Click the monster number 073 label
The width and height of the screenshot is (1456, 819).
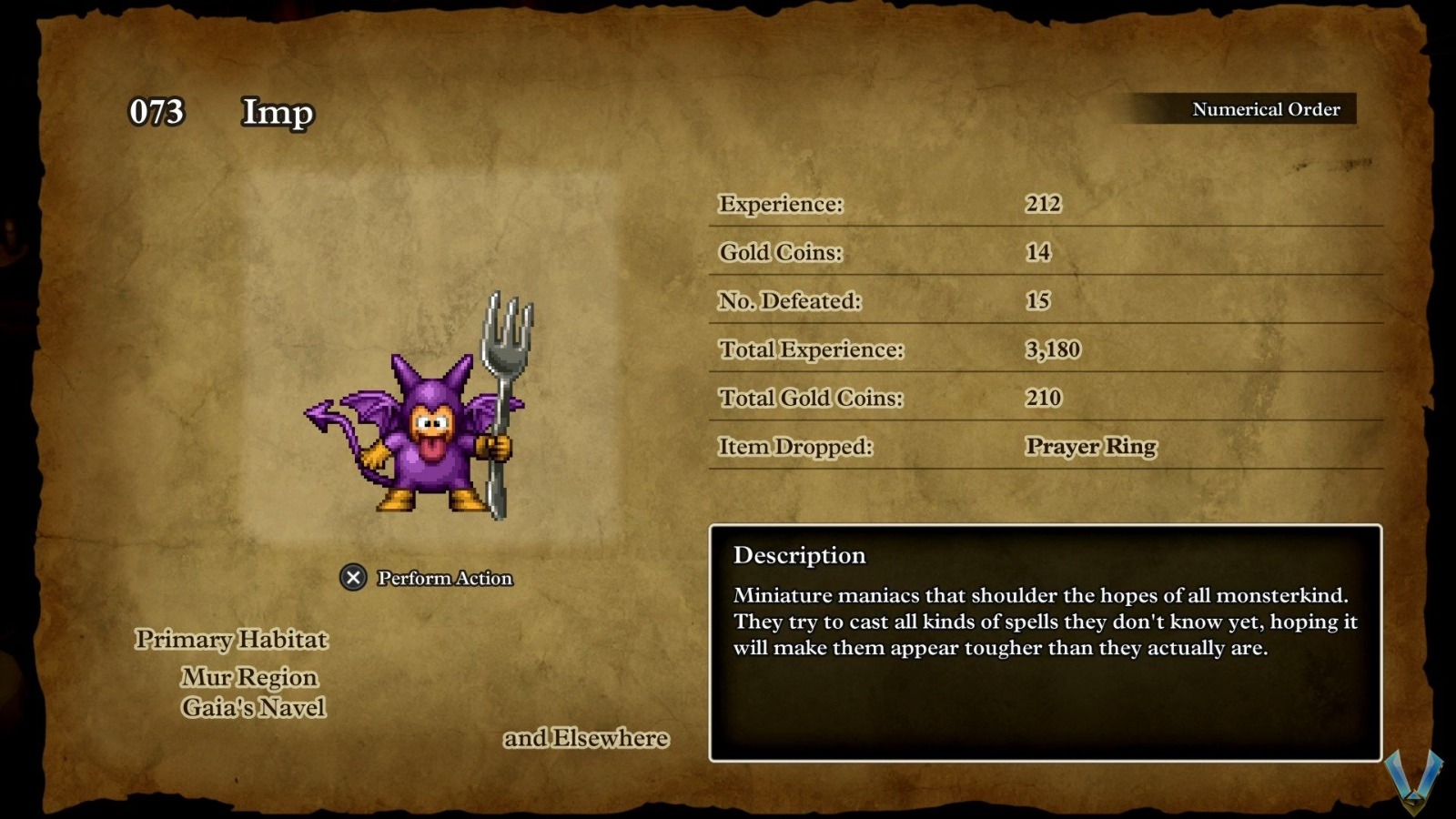point(157,113)
